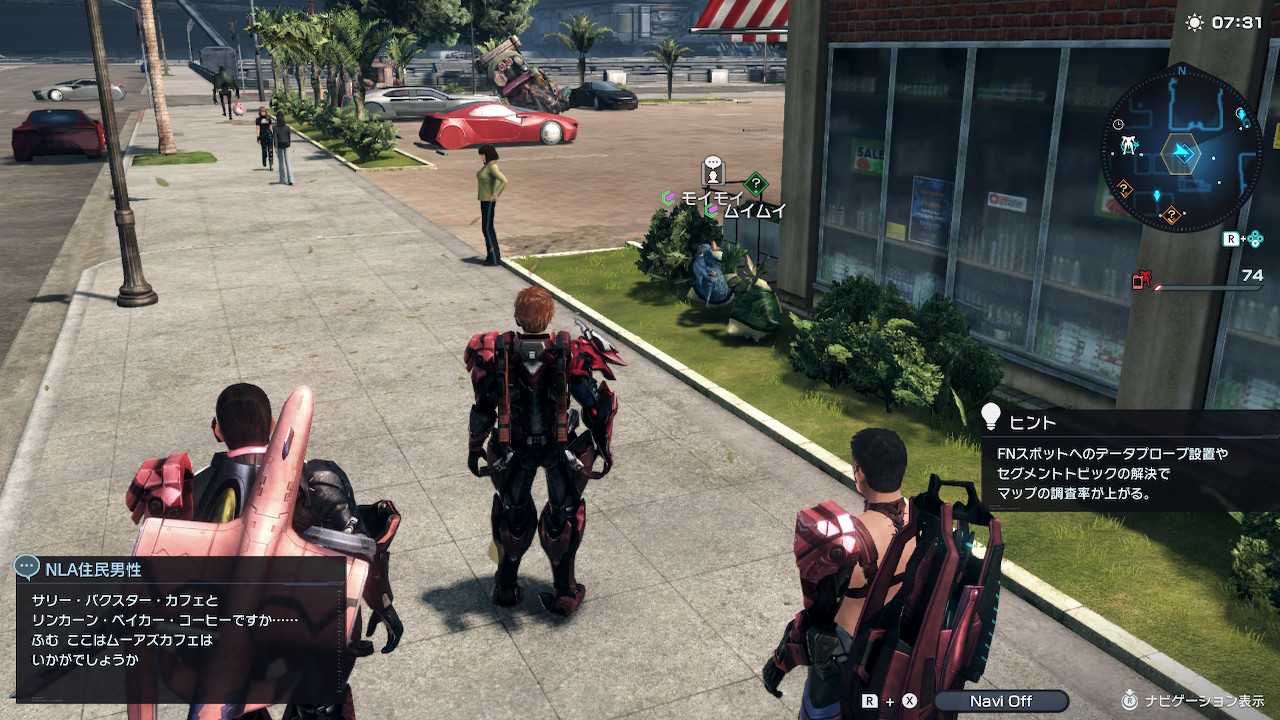The image size is (1280, 720).
Task: Click the NLA住民男性 chat message box
Action: click(180, 626)
